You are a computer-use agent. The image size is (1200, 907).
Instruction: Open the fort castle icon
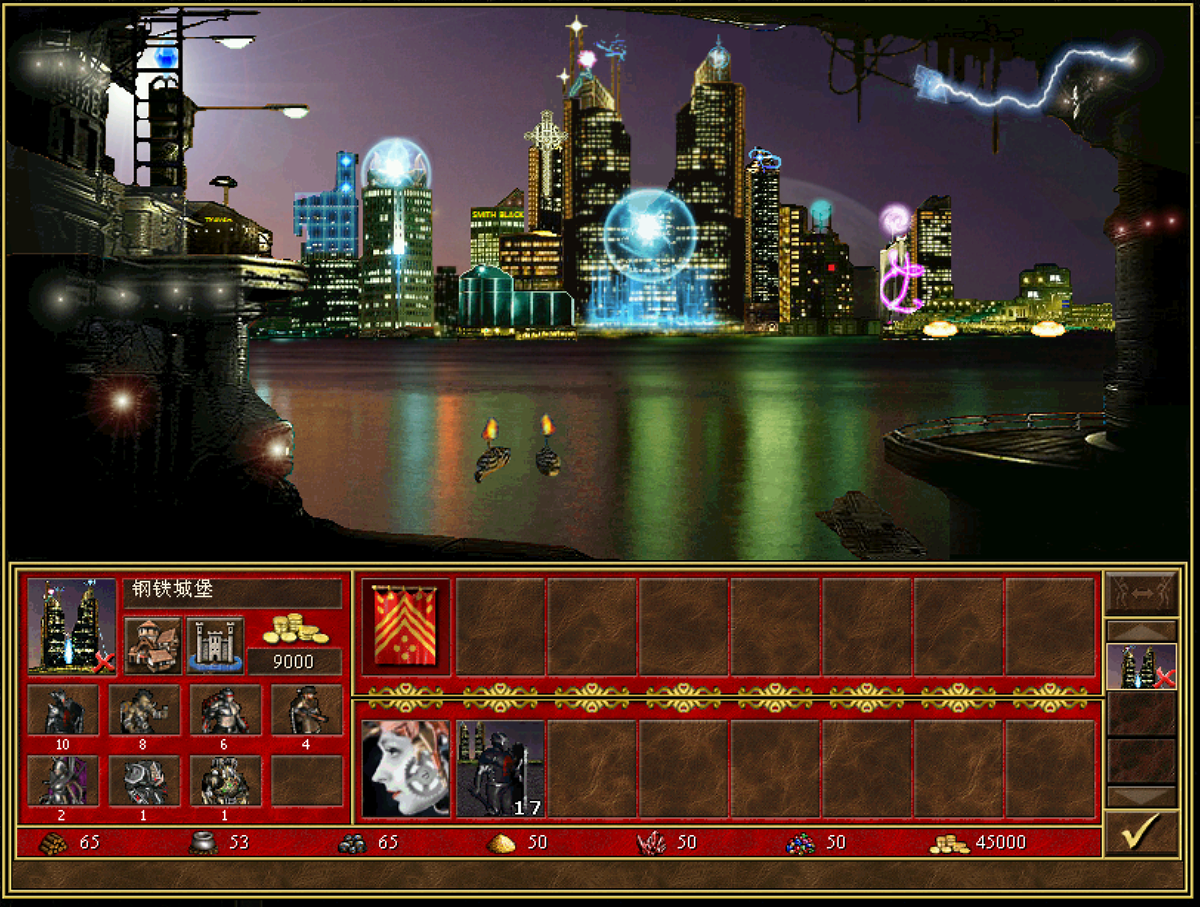[x=215, y=645]
